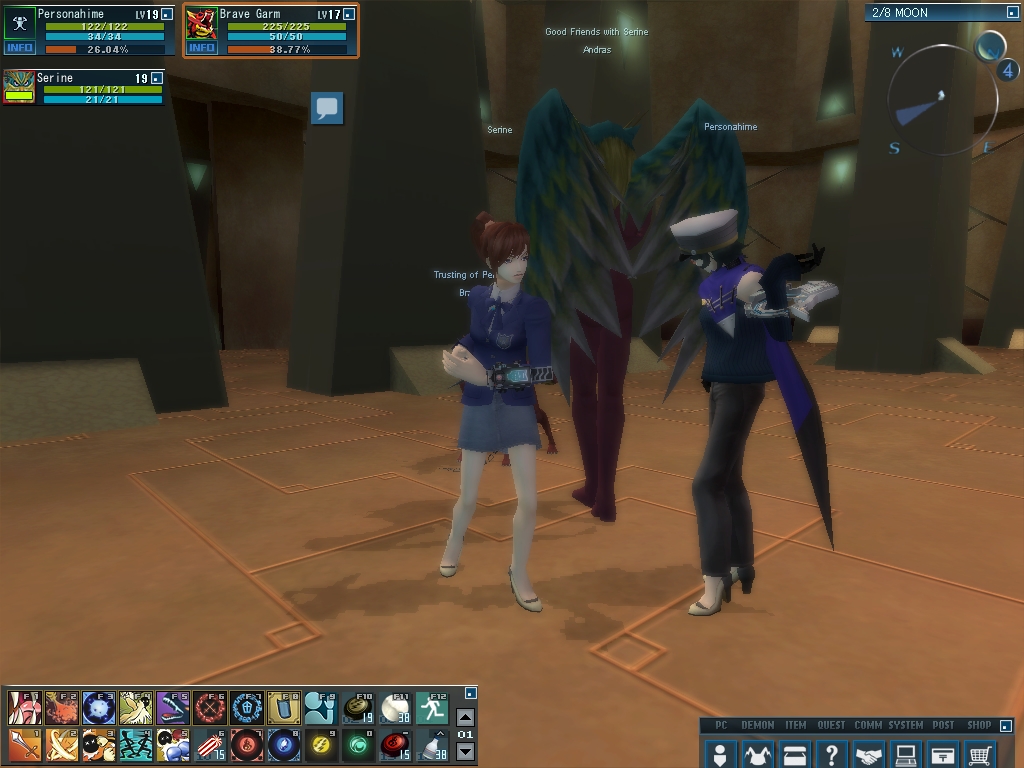The width and height of the screenshot is (1024, 768).
Task: Open the Shop cart menu icon
Action: 980,753
